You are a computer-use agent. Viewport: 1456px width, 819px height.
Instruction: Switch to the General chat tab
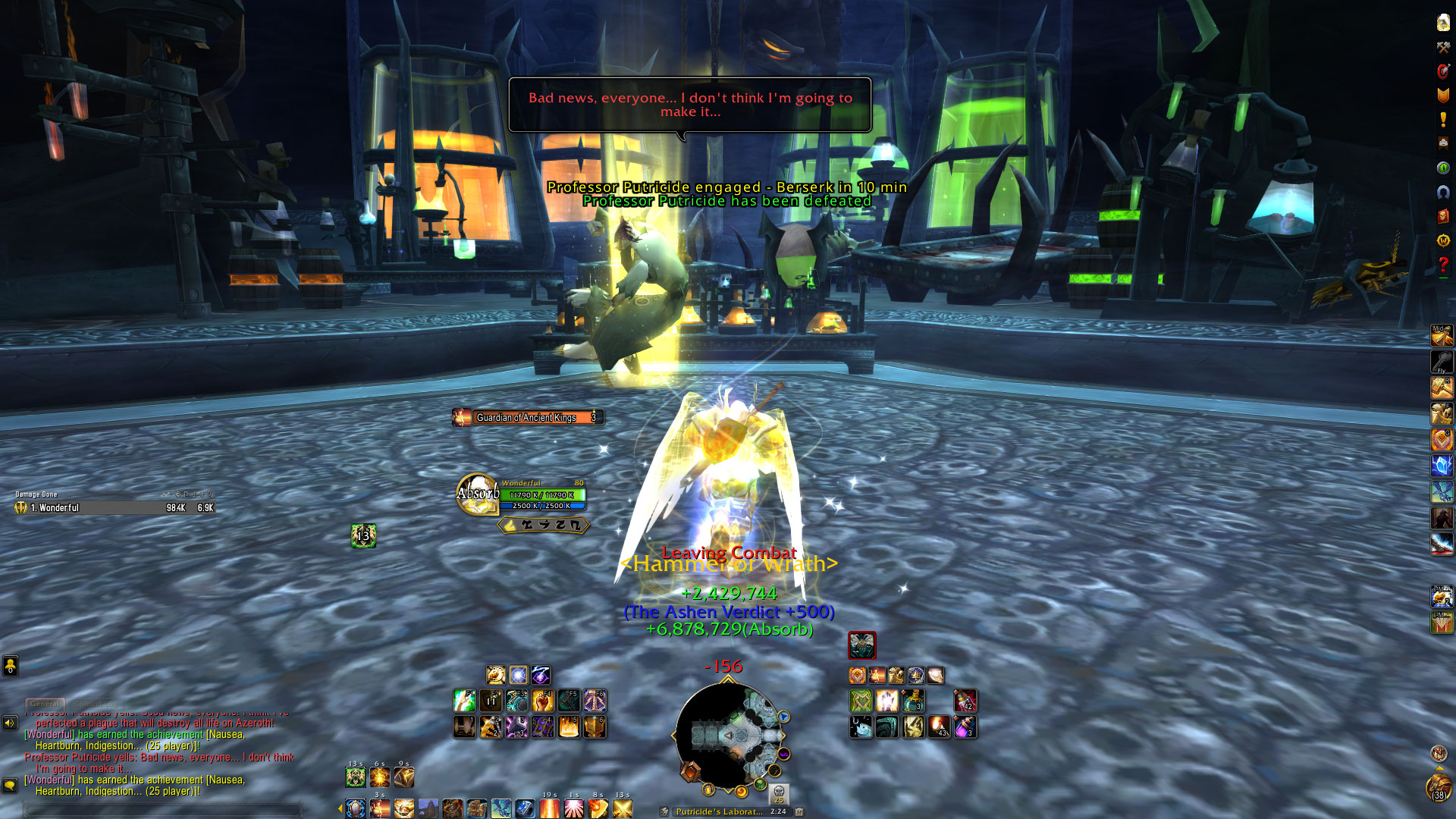pyautogui.click(x=45, y=704)
